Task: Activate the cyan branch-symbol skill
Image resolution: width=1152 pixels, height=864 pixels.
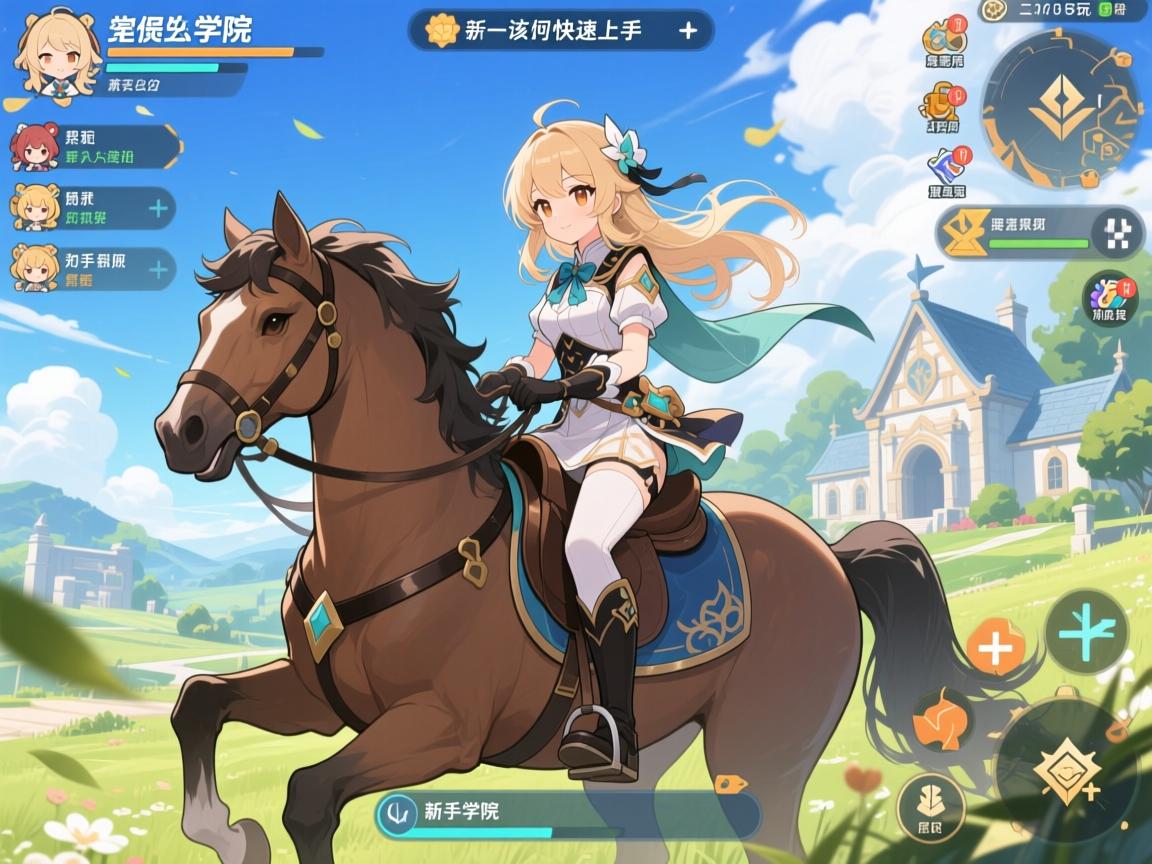Action: click(x=1086, y=631)
